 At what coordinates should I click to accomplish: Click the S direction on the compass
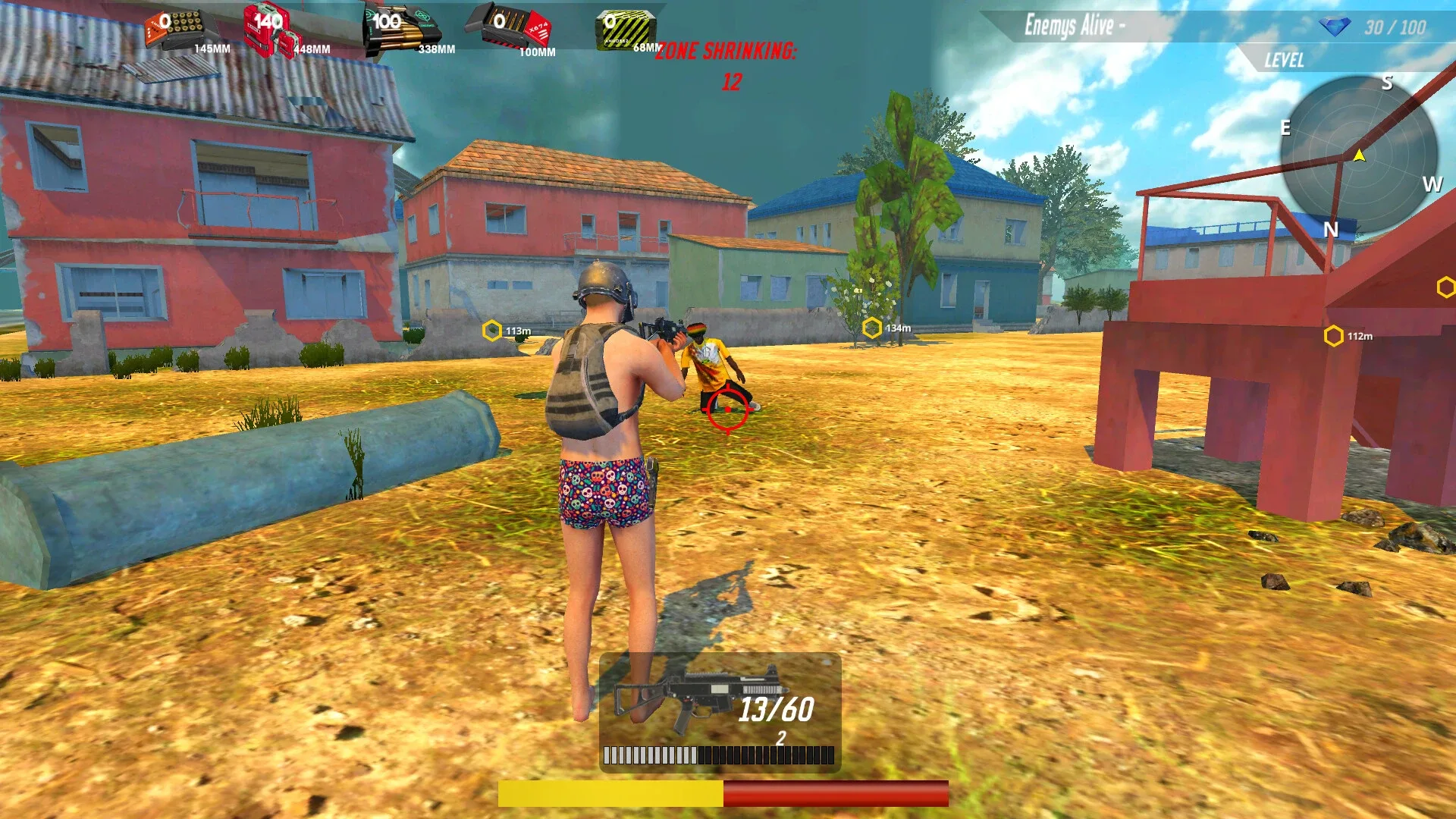coord(1389,83)
